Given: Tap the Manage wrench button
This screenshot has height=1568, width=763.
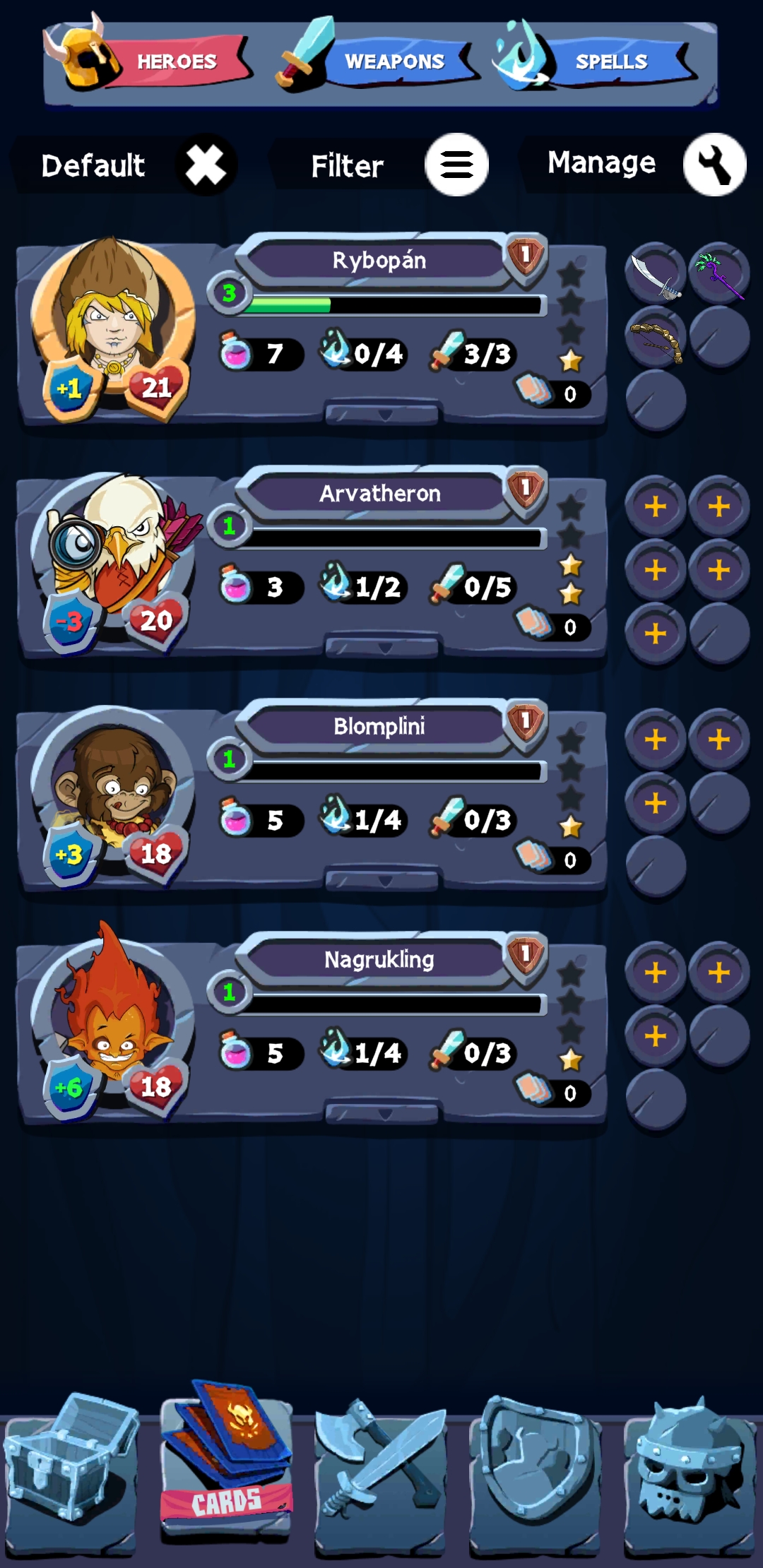Looking at the screenshot, I should pyautogui.click(x=714, y=165).
